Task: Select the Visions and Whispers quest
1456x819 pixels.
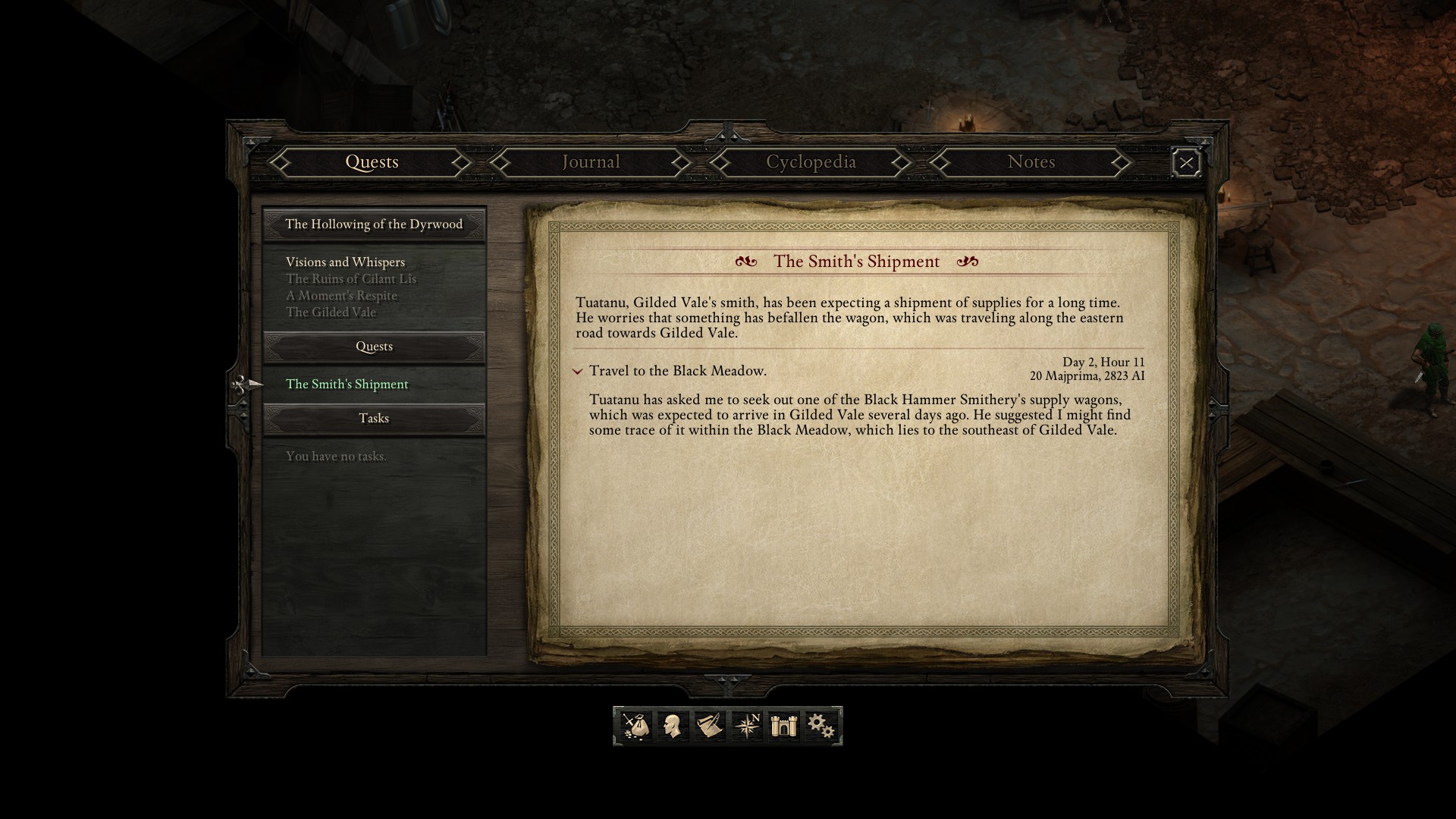Action: click(x=344, y=262)
